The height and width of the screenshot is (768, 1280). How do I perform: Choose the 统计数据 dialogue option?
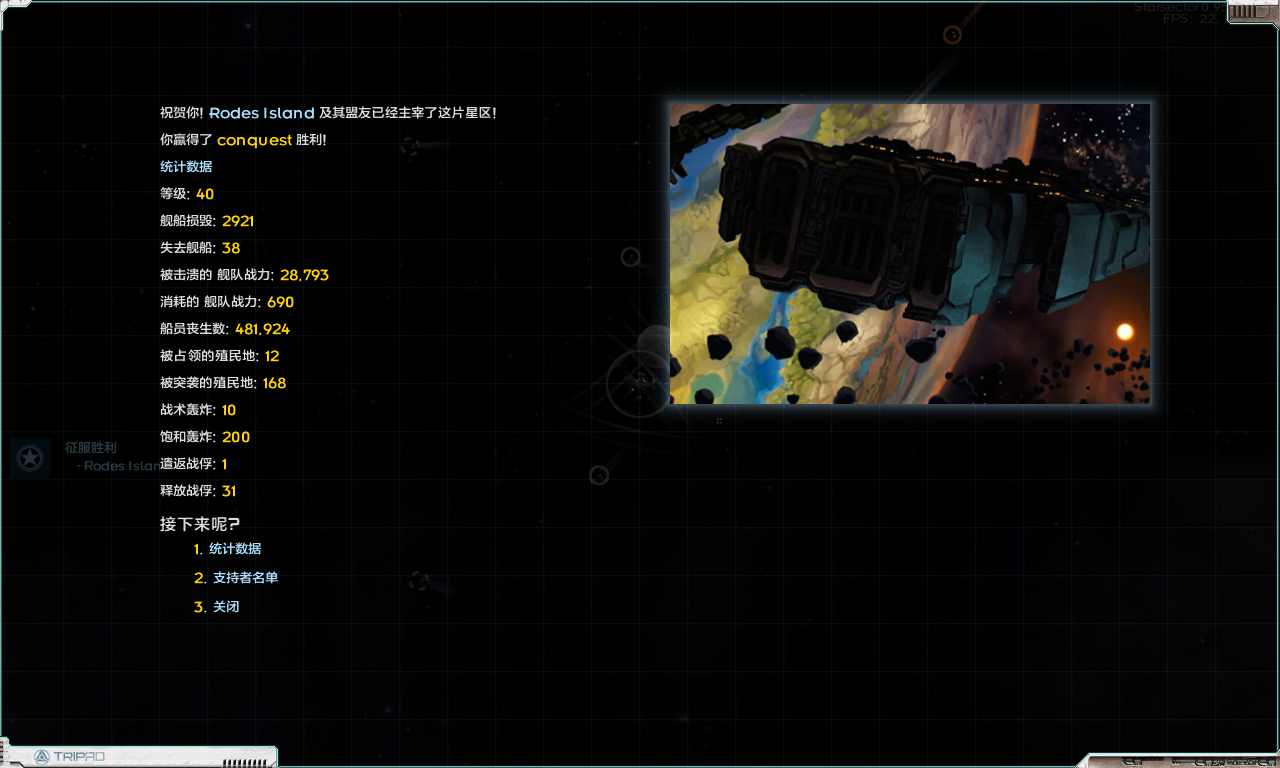pyautogui.click(x=234, y=549)
